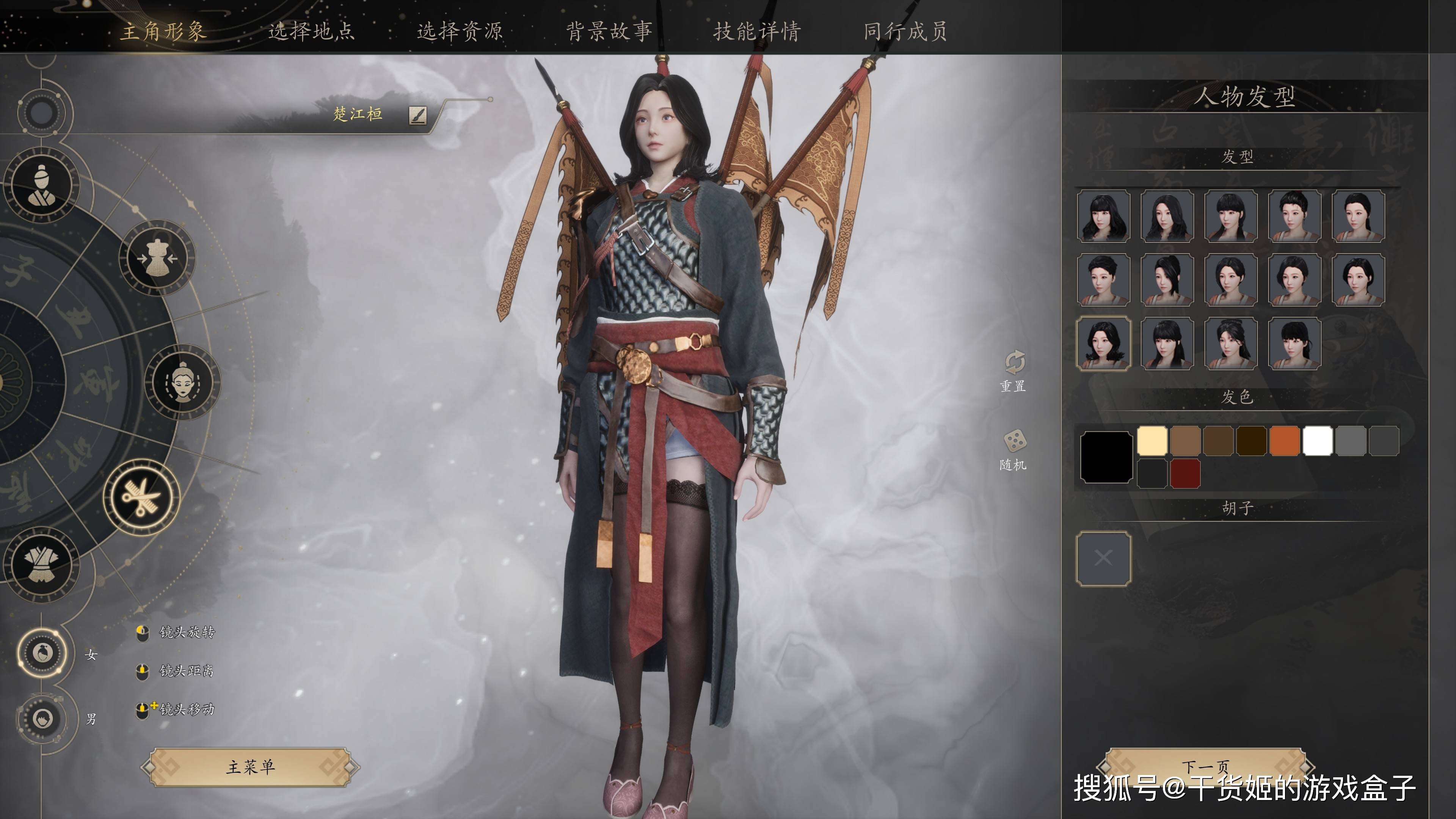Choose the female gender option
1456x819 pixels.
coord(42,653)
